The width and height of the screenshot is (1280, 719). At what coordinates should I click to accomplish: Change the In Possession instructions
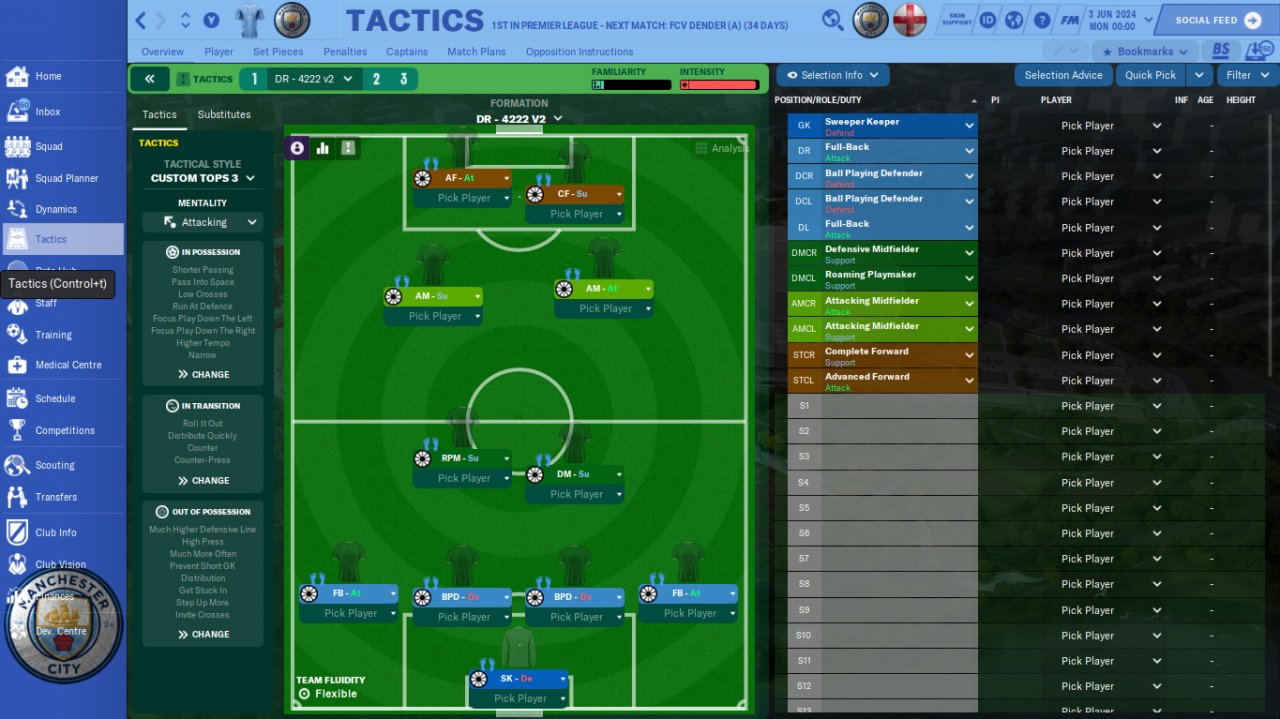[x=203, y=374]
